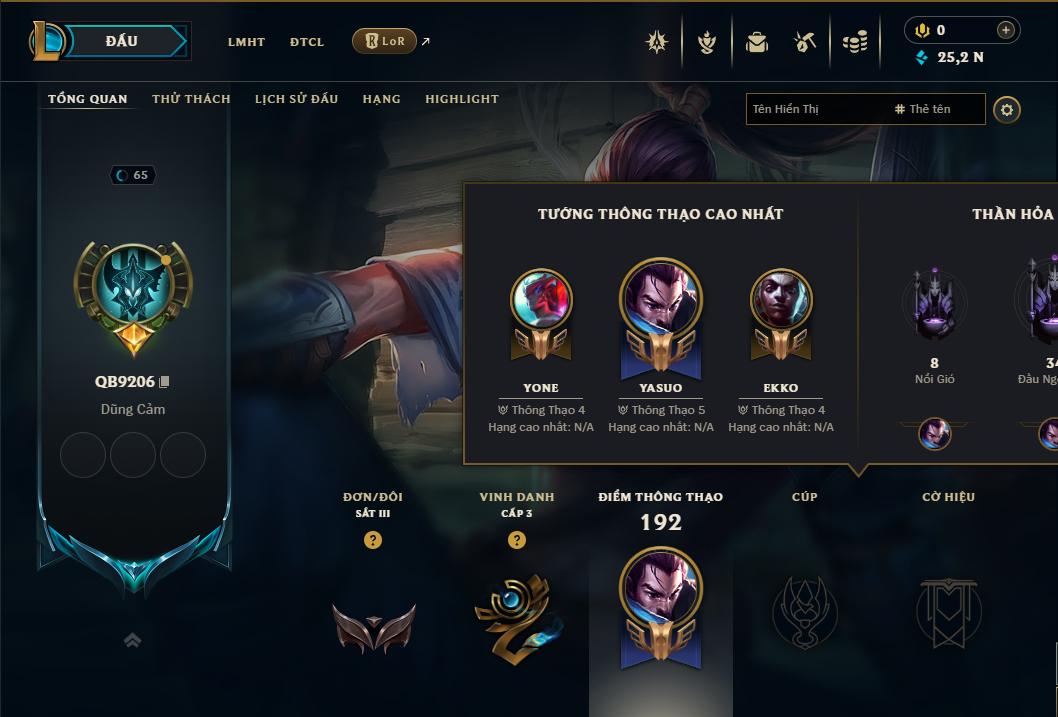Screen dimensions: 1058x717
Task: Copy the QB9206 summoner name
Action: (165, 382)
